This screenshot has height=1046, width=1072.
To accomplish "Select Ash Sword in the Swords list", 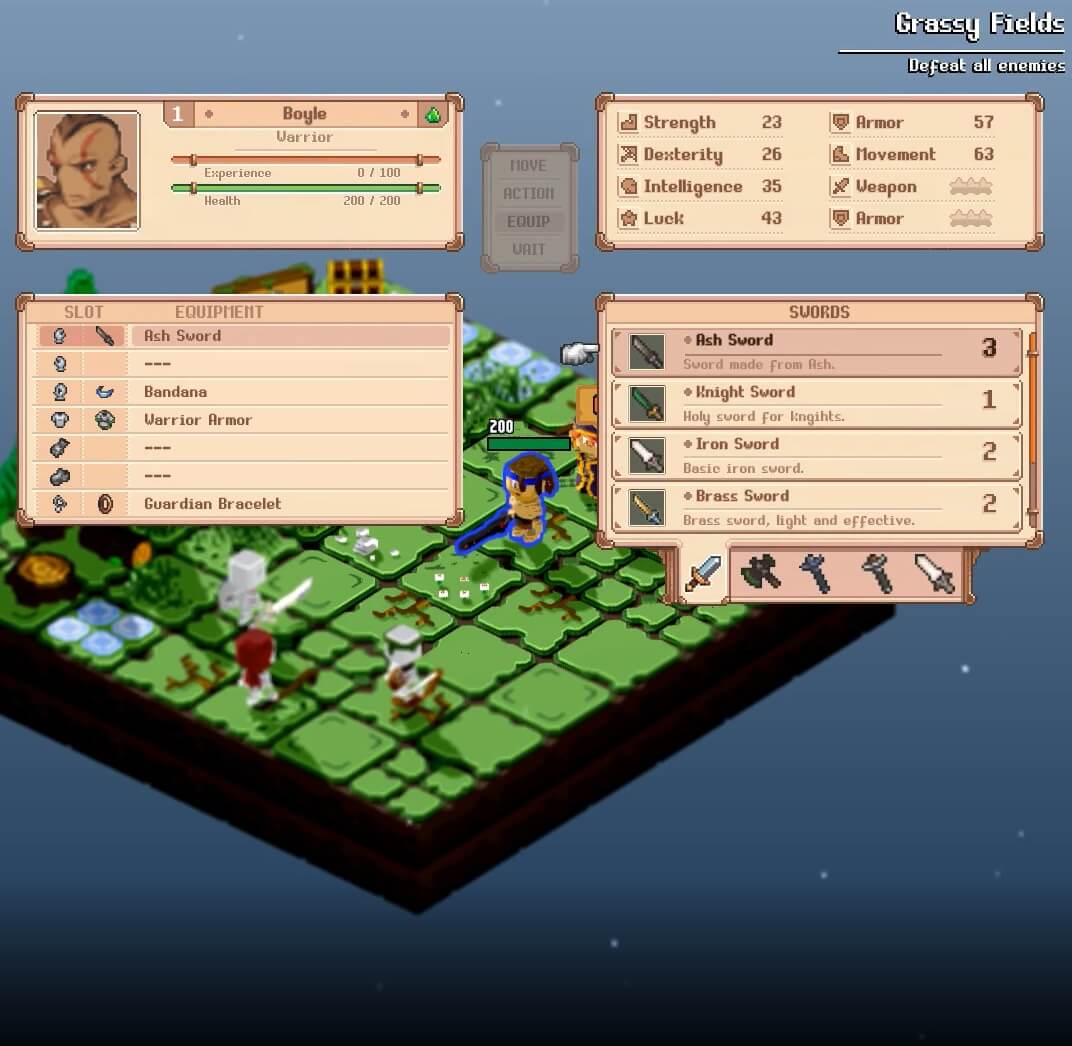I will (x=816, y=351).
